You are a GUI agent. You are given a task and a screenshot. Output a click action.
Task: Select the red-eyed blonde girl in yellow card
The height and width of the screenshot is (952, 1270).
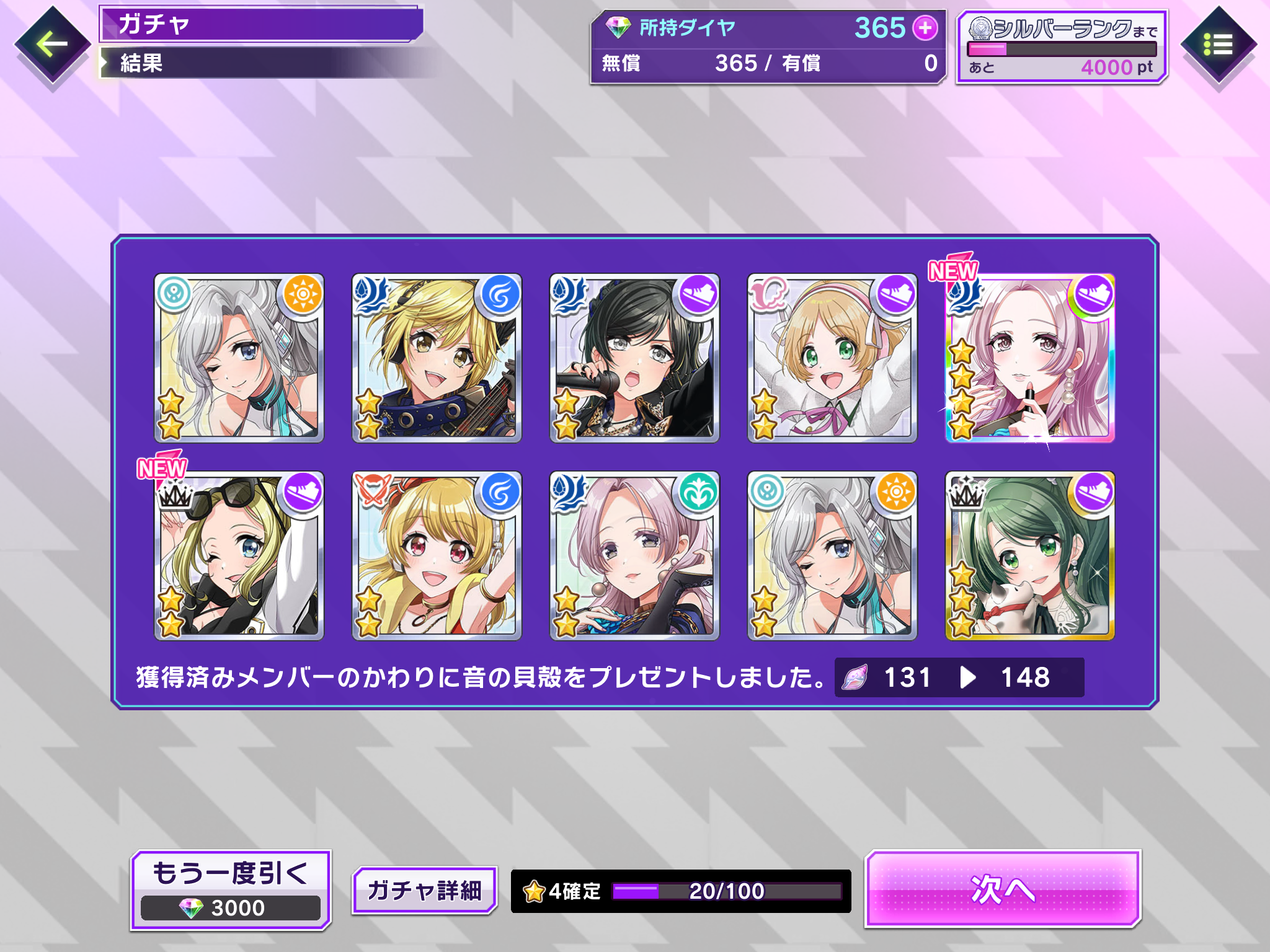tap(437, 556)
